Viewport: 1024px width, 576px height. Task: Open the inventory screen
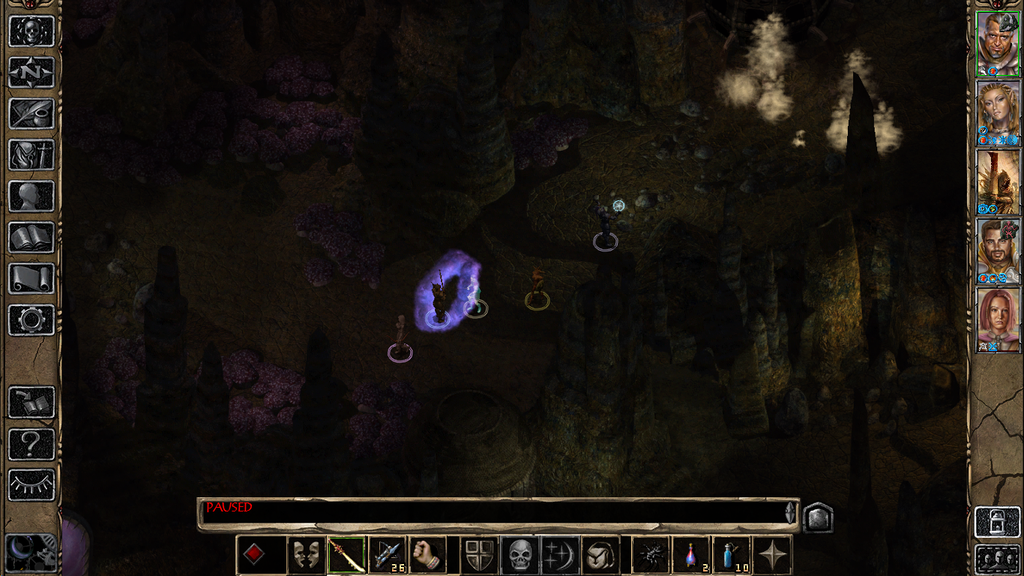(31, 154)
